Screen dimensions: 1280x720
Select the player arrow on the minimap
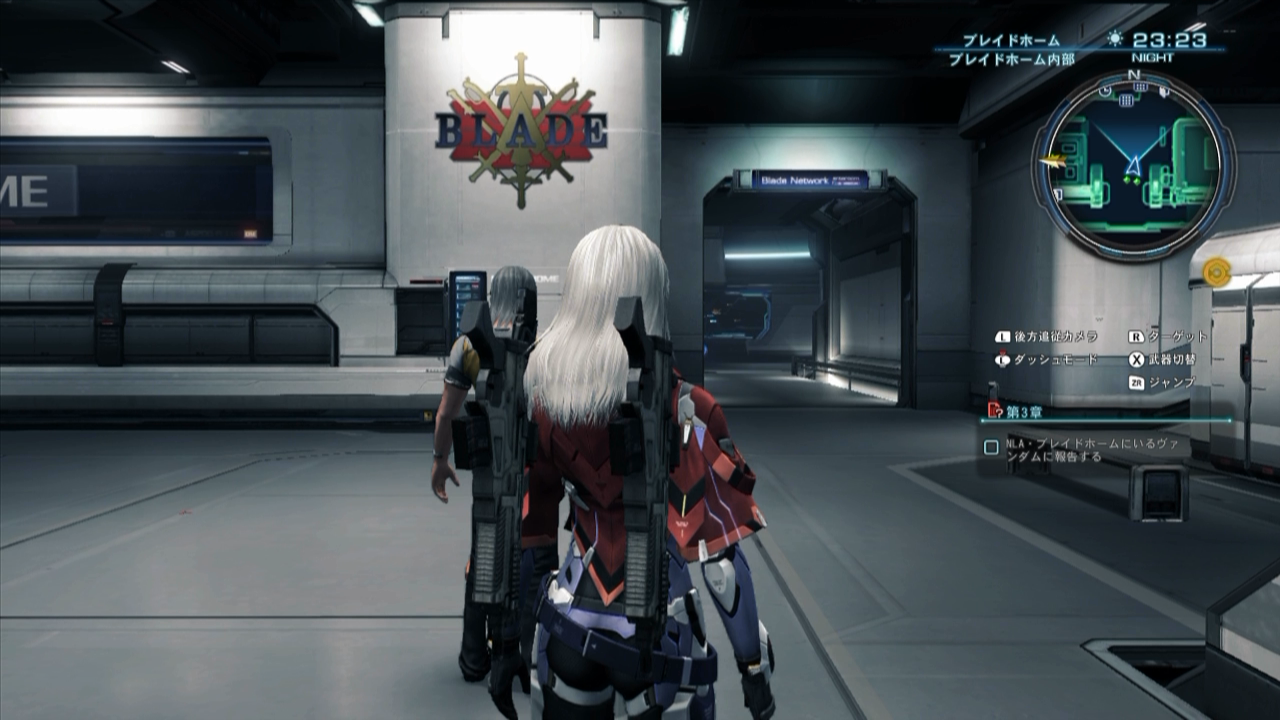[x=1134, y=166]
